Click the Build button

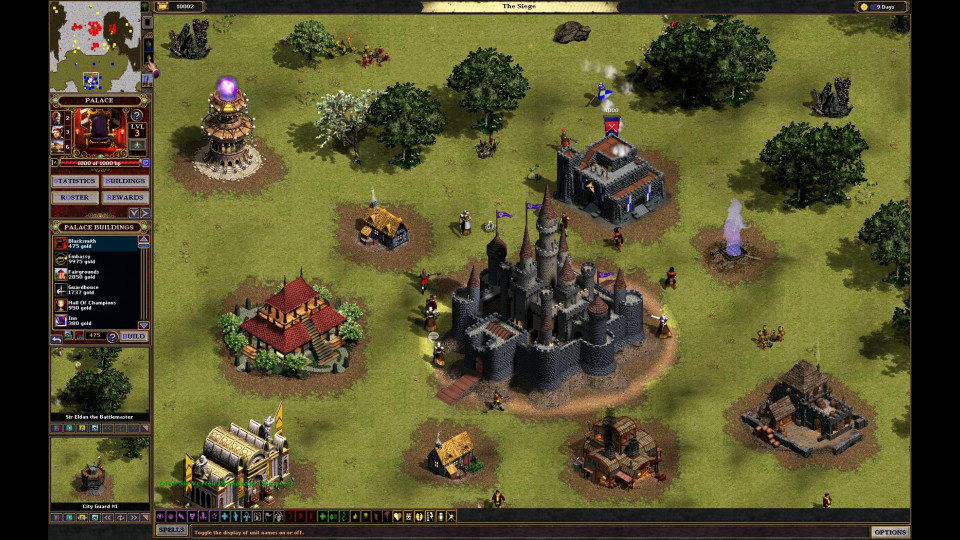click(x=133, y=336)
